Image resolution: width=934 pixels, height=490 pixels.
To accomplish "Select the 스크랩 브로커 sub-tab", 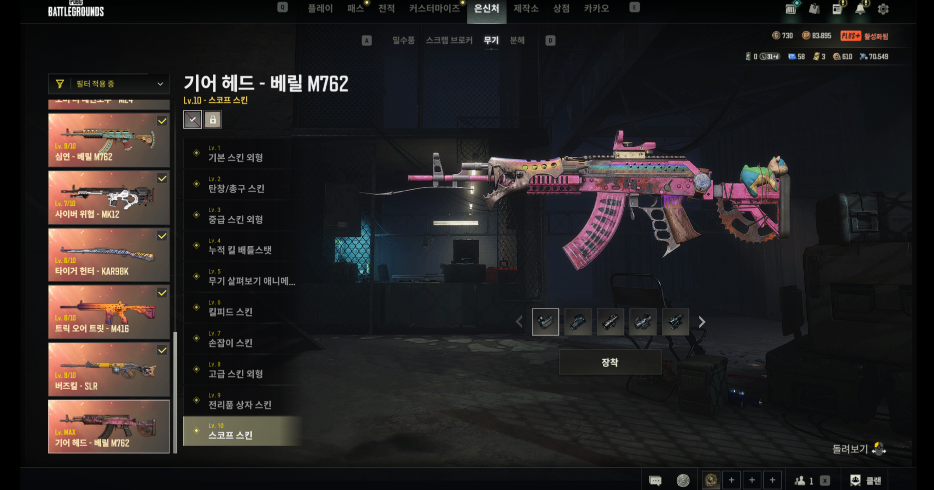I will point(449,41).
